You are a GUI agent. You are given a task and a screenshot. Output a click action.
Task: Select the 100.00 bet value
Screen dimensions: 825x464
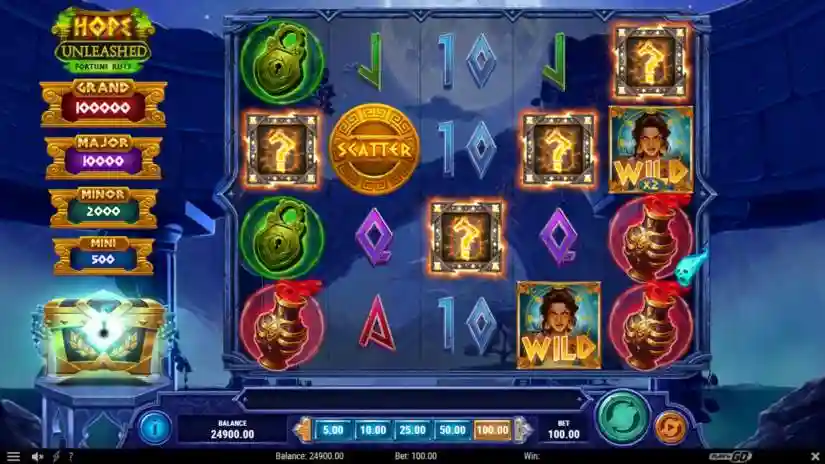point(492,430)
